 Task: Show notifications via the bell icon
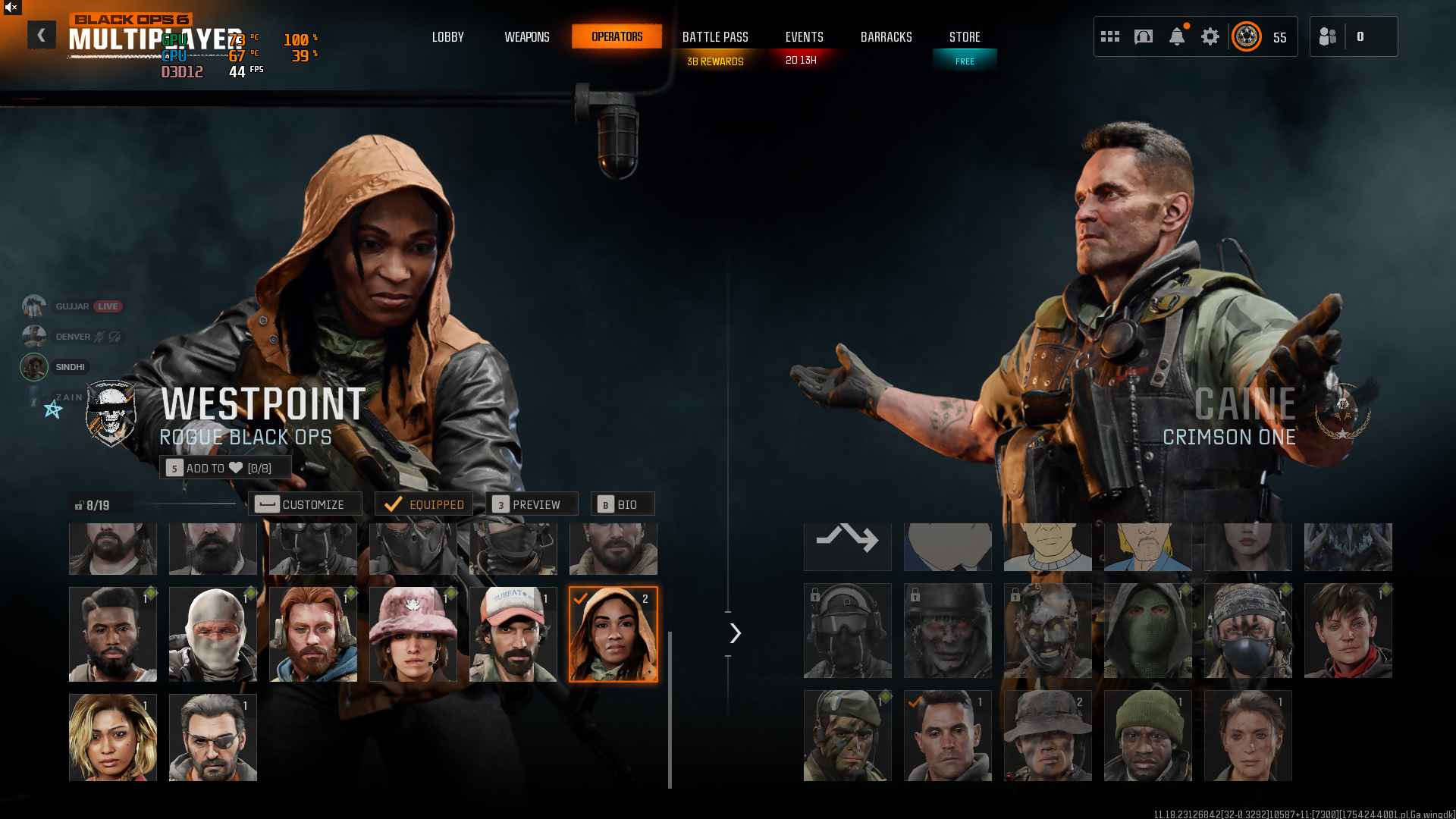[1177, 36]
